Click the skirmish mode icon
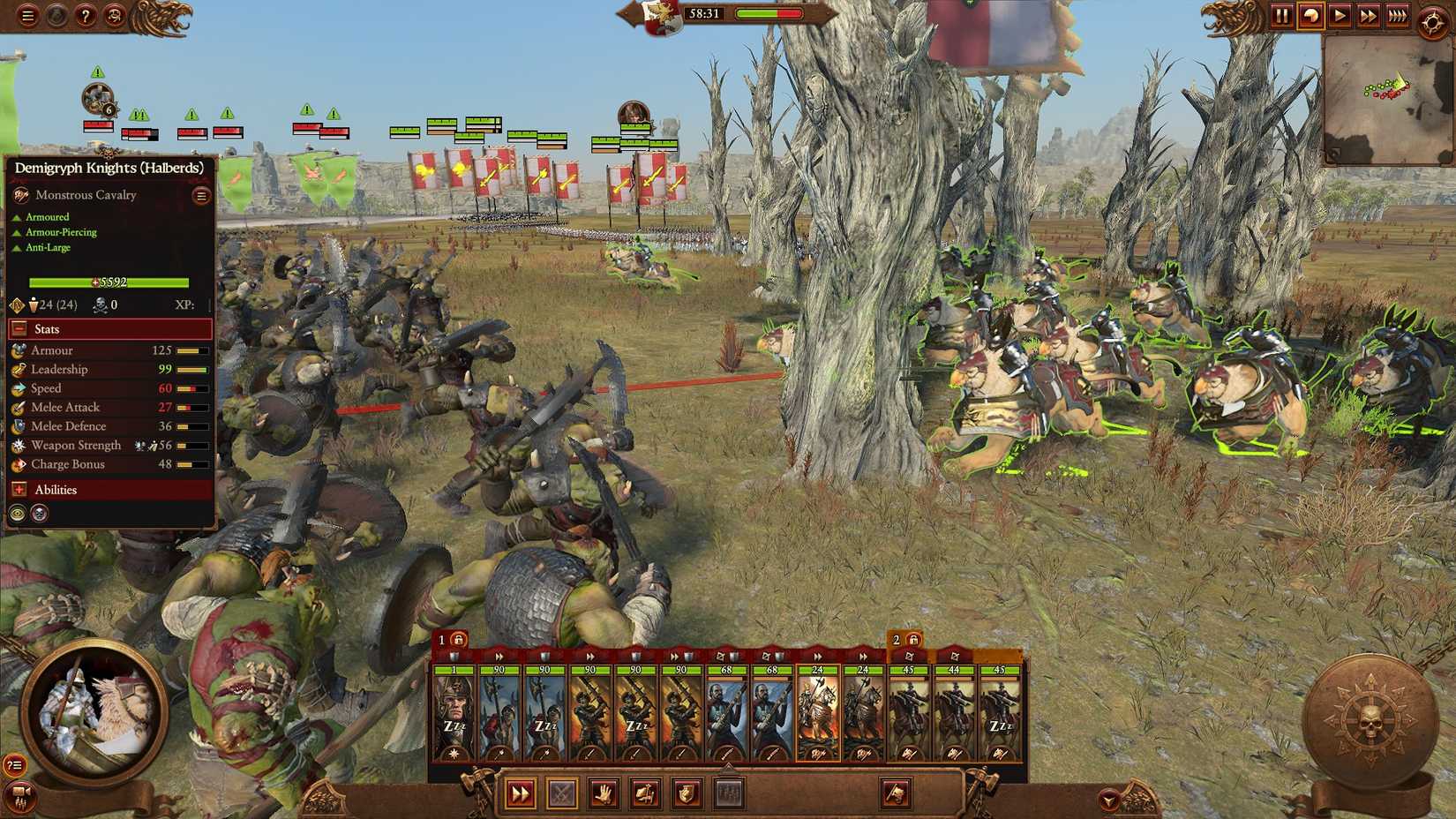Viewport: 1456px width, 819px height. click(x=642, y=793)
